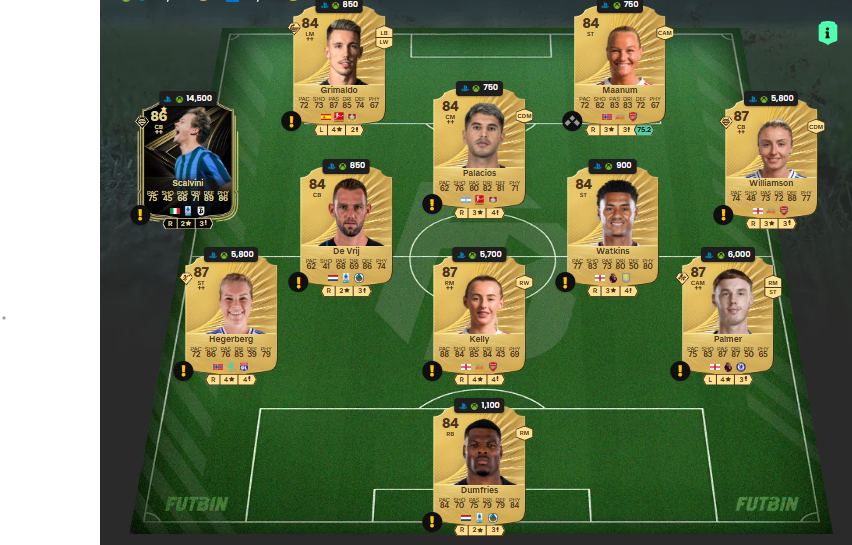The height and width of the screenshot is (545, 852).
Task: Click the warning icon beside Dumfries
Action: [x=432, y=521]
